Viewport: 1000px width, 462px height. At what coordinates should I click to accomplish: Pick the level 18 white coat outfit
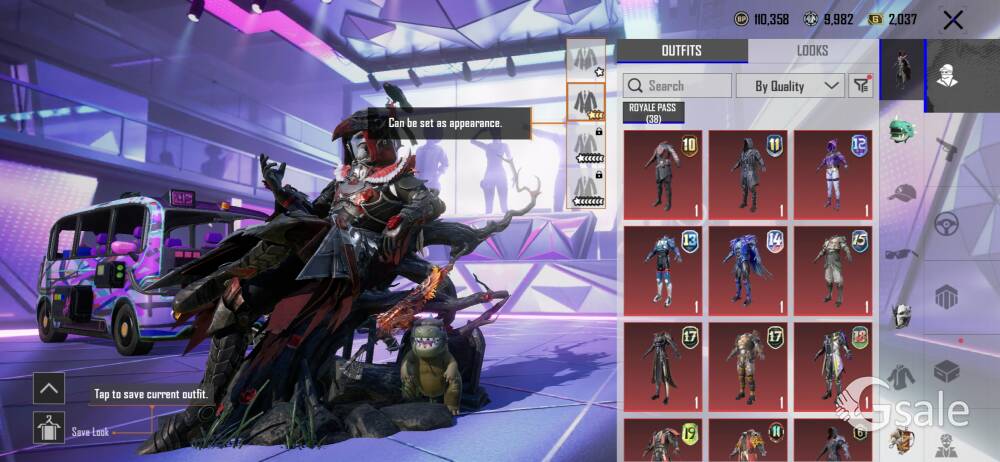coord(833,365)
